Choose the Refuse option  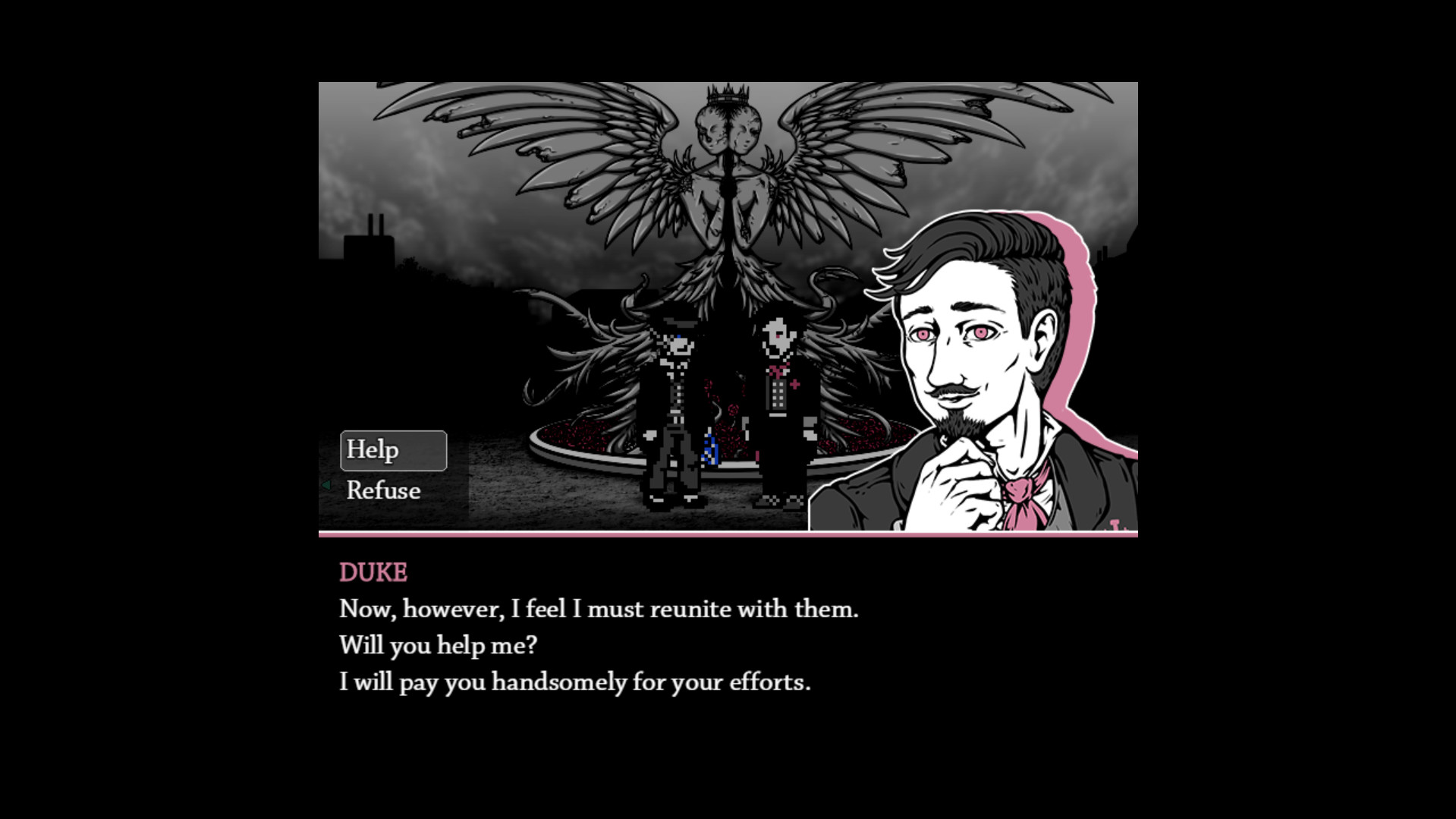pos(383,490)
